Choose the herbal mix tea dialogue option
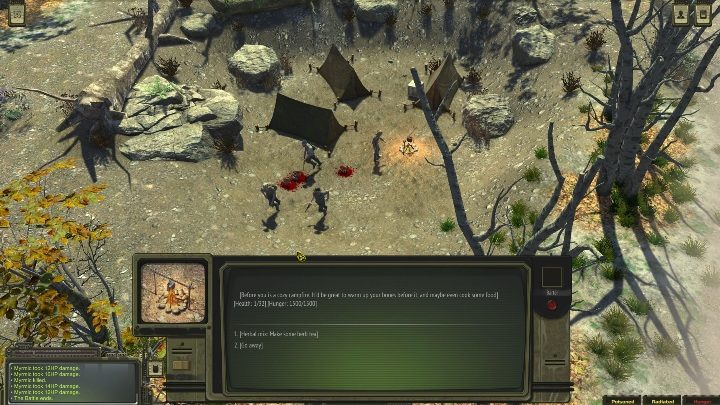The width and height of the screenshot is (720, 405). point(275,333)
